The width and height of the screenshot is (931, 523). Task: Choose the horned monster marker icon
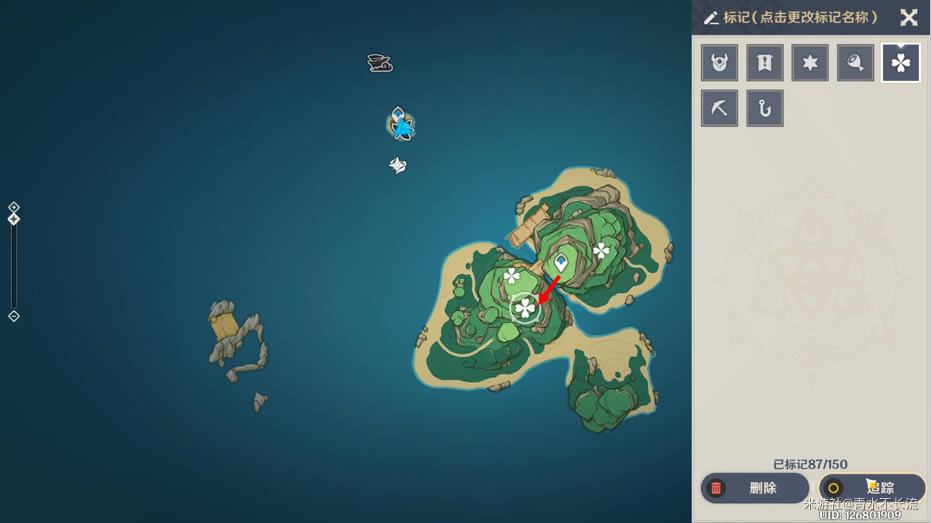point(719,63)
